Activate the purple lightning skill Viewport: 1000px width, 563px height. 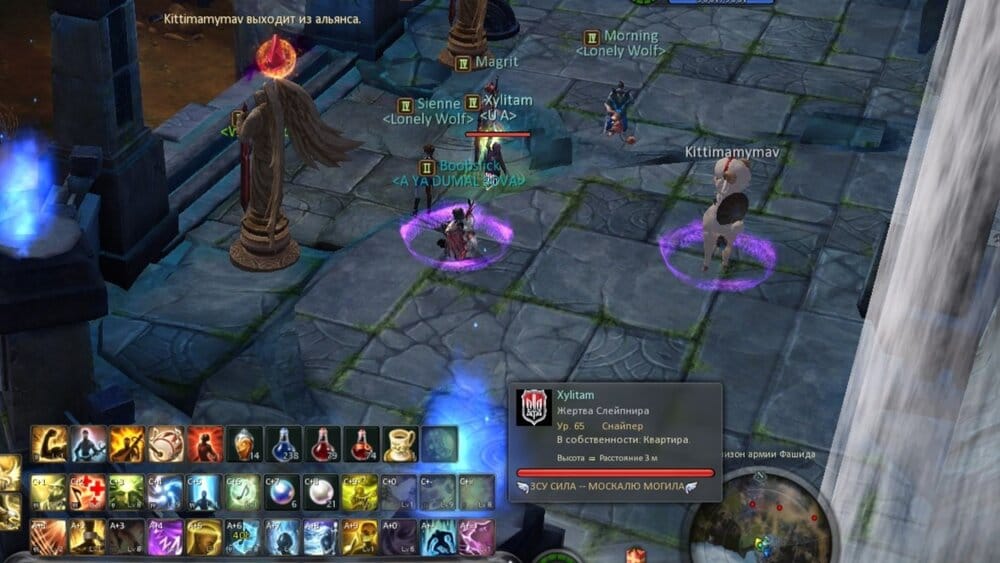[166, 537]
